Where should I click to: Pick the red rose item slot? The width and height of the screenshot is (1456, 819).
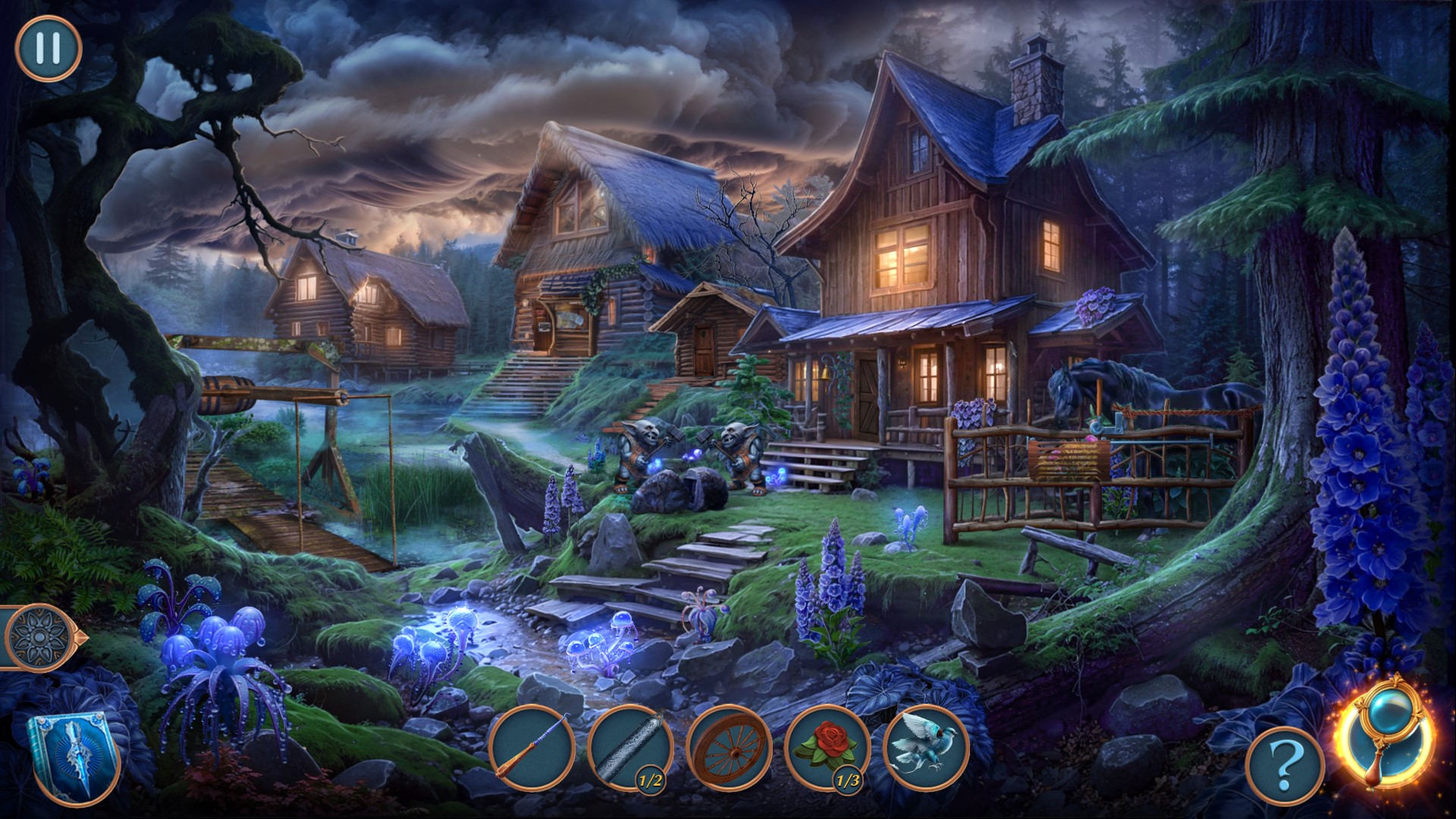(x=827, y=747)
